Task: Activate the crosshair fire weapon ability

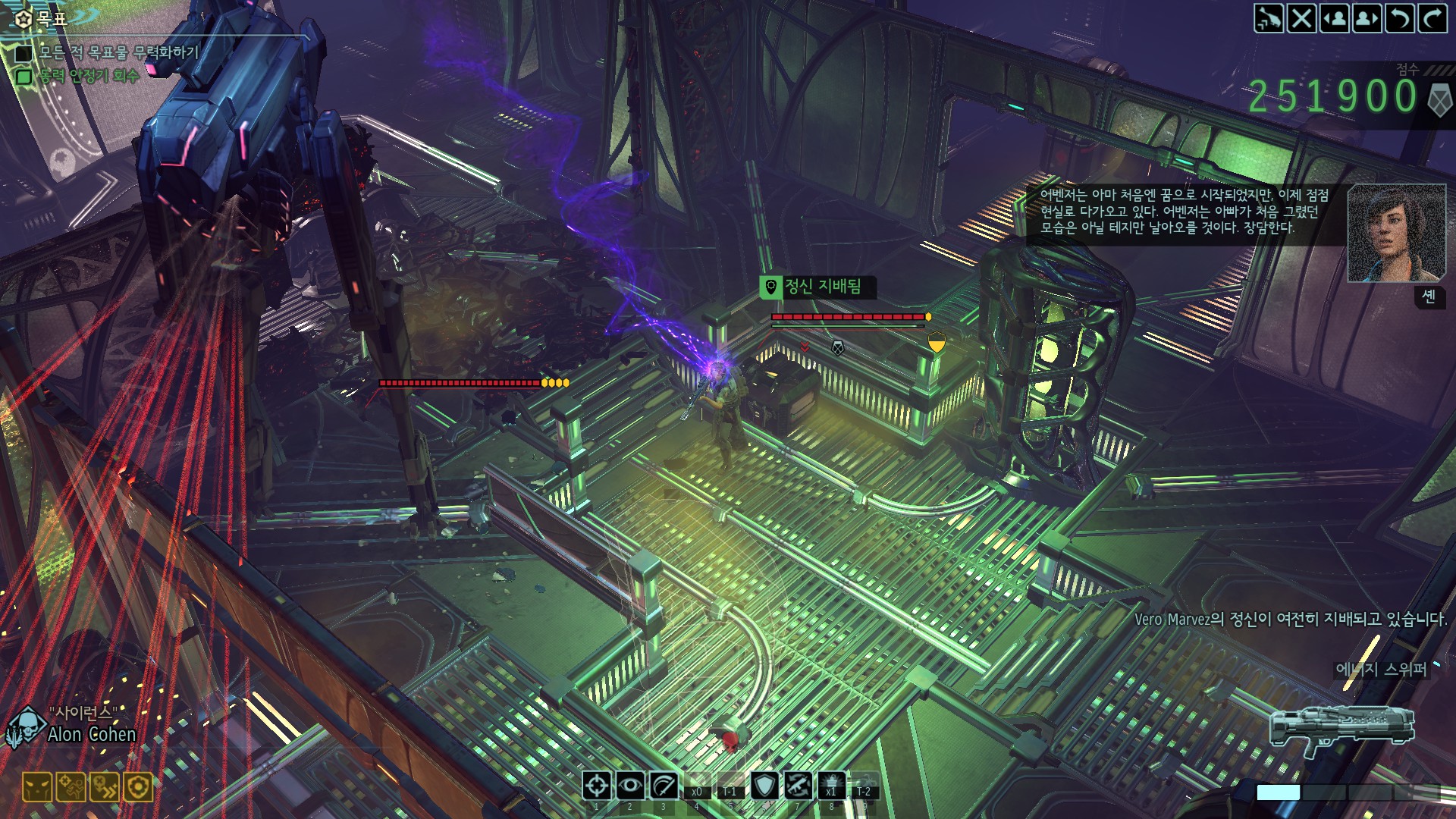Action: click(x=597, y=786)
